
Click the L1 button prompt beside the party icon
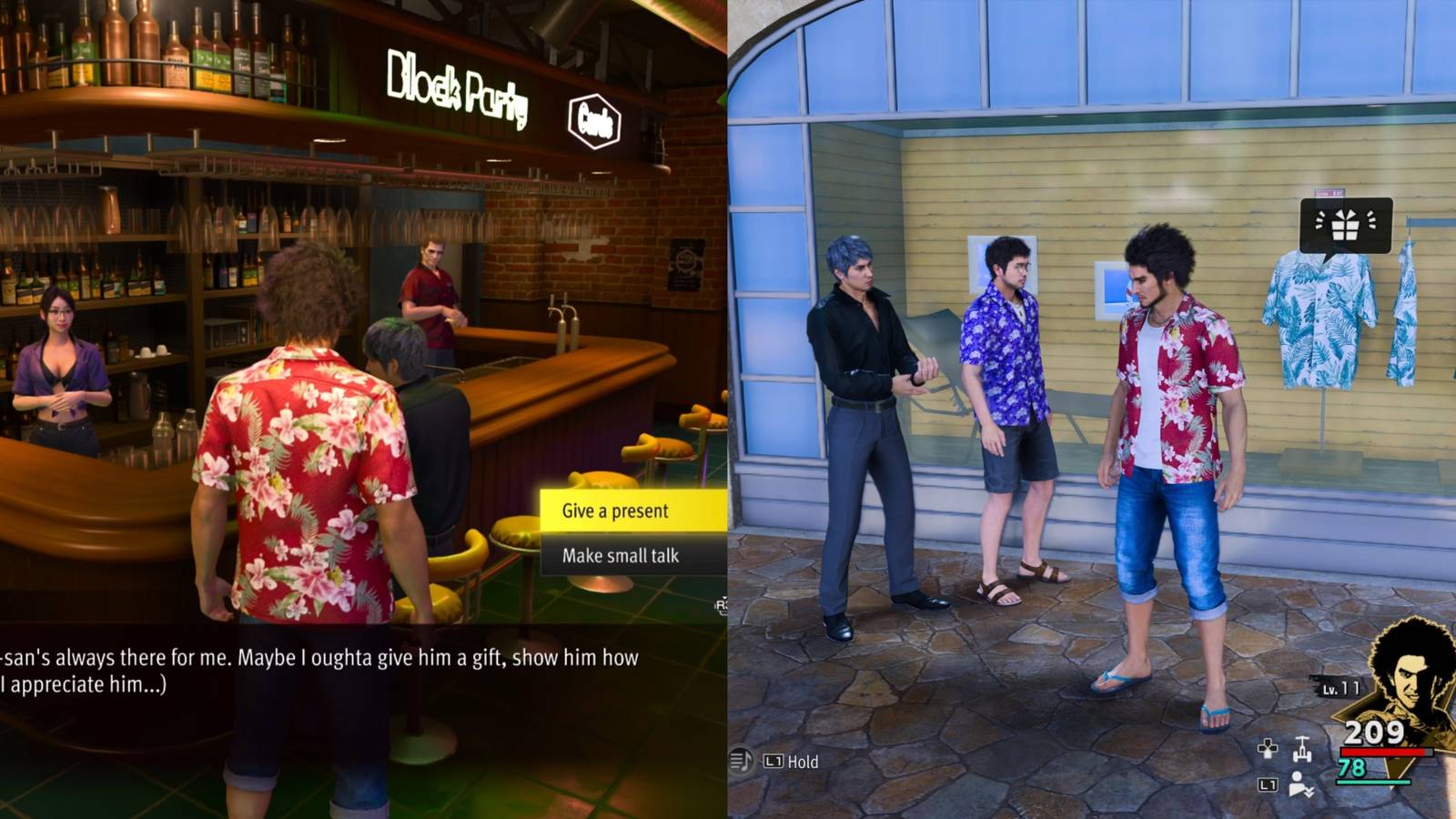pyautogui.click(x=1269, y=784)
